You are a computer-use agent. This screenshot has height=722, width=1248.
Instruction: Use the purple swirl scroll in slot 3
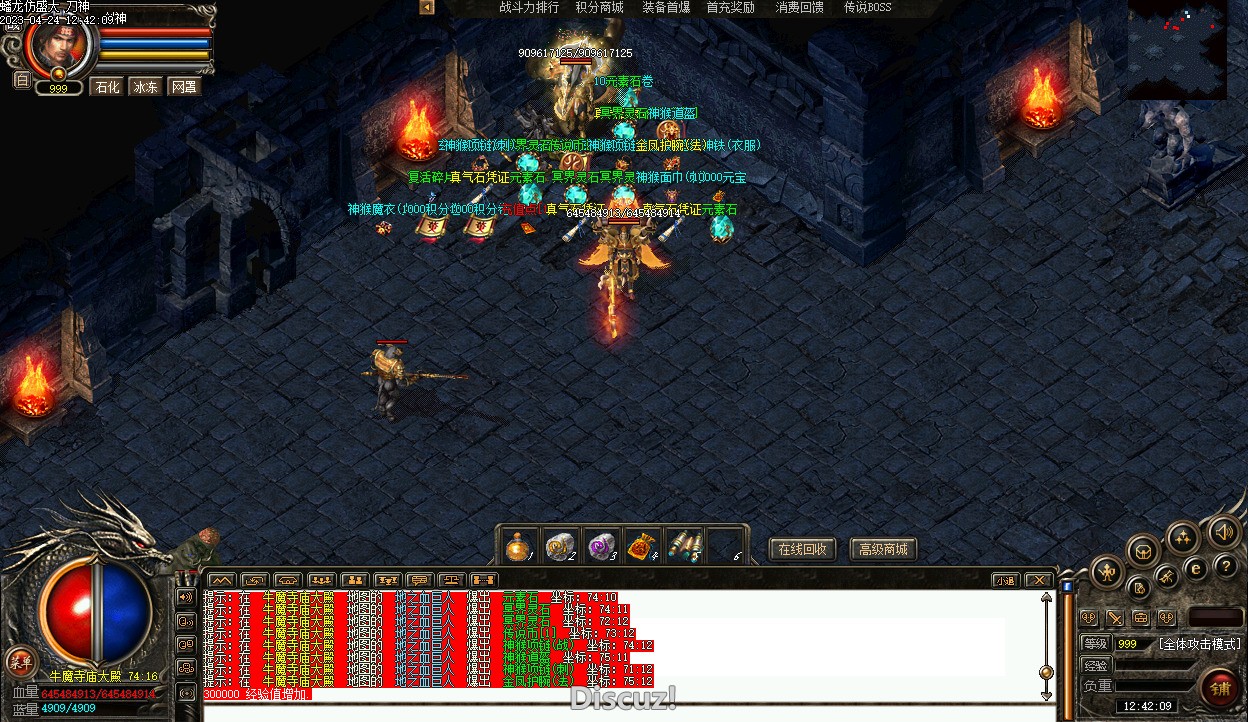(x=599, y=546)
